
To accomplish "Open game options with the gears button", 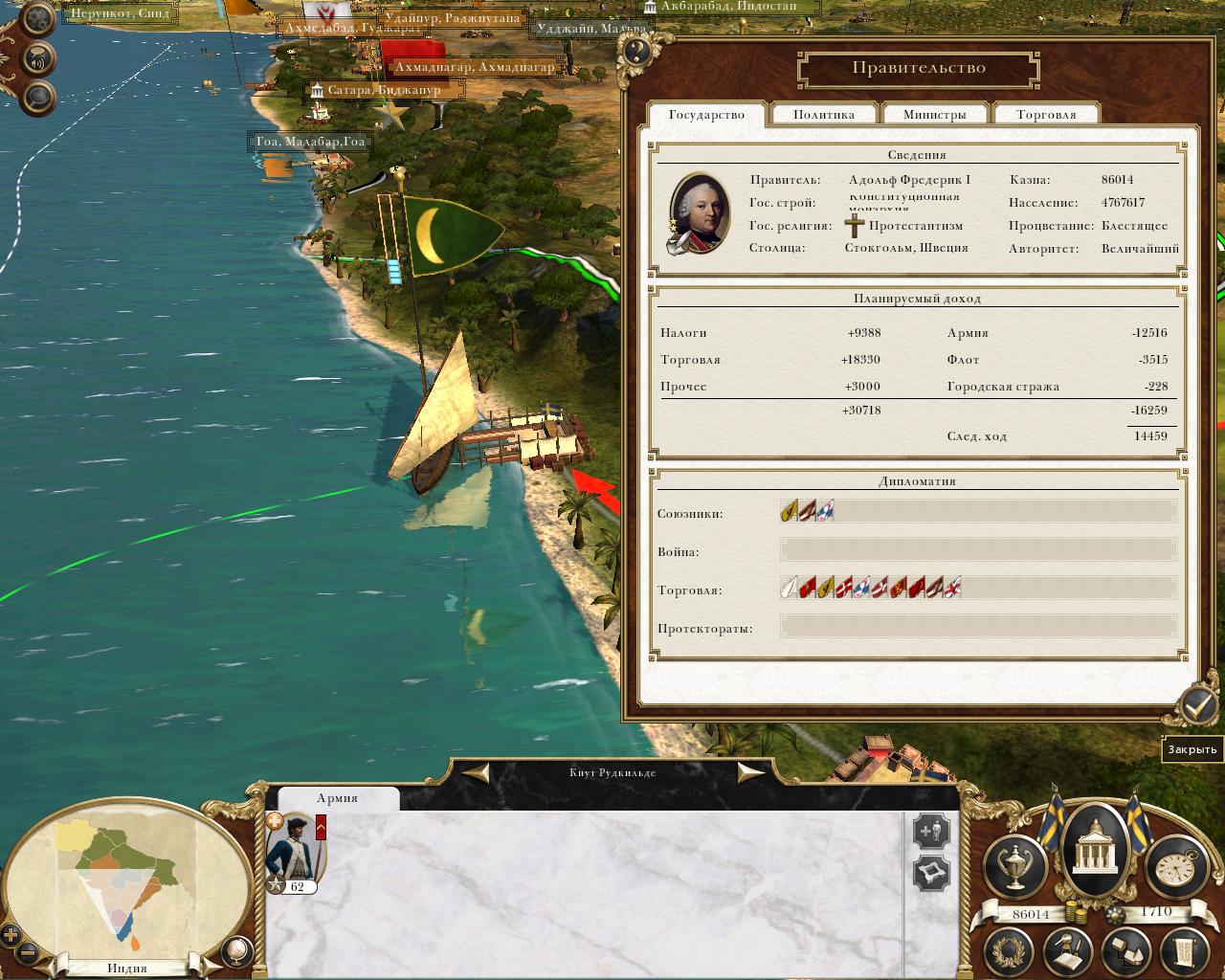I will tap(38, 19).
